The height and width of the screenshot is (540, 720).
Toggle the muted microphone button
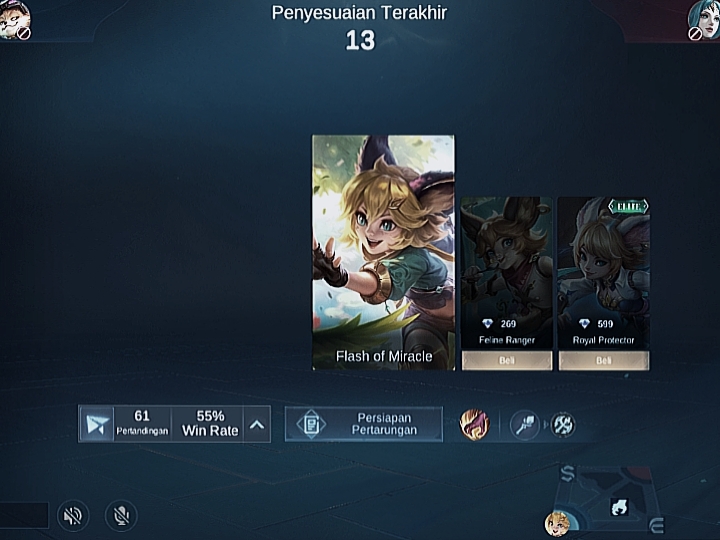tap(121, 516)
